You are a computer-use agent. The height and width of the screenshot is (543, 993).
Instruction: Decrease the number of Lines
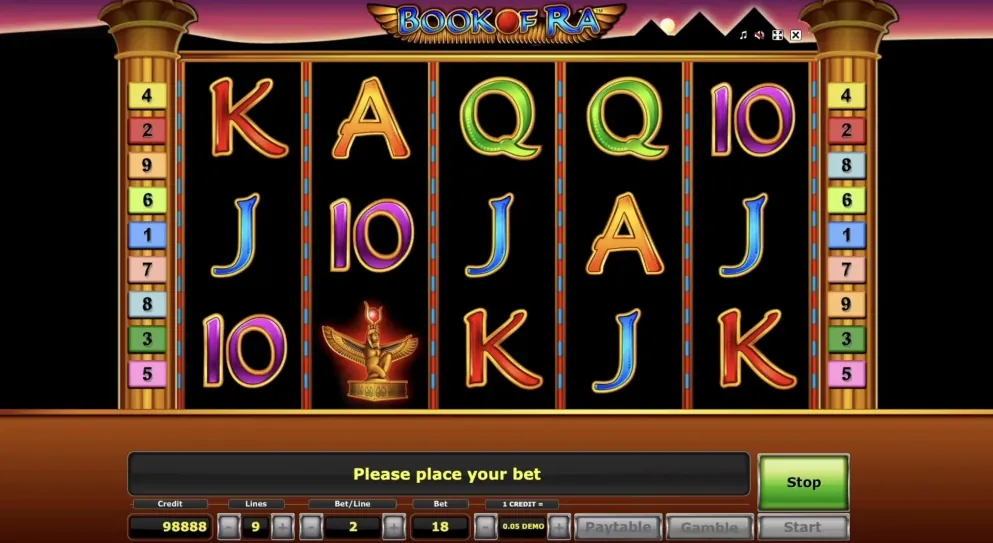coord(229,527)
